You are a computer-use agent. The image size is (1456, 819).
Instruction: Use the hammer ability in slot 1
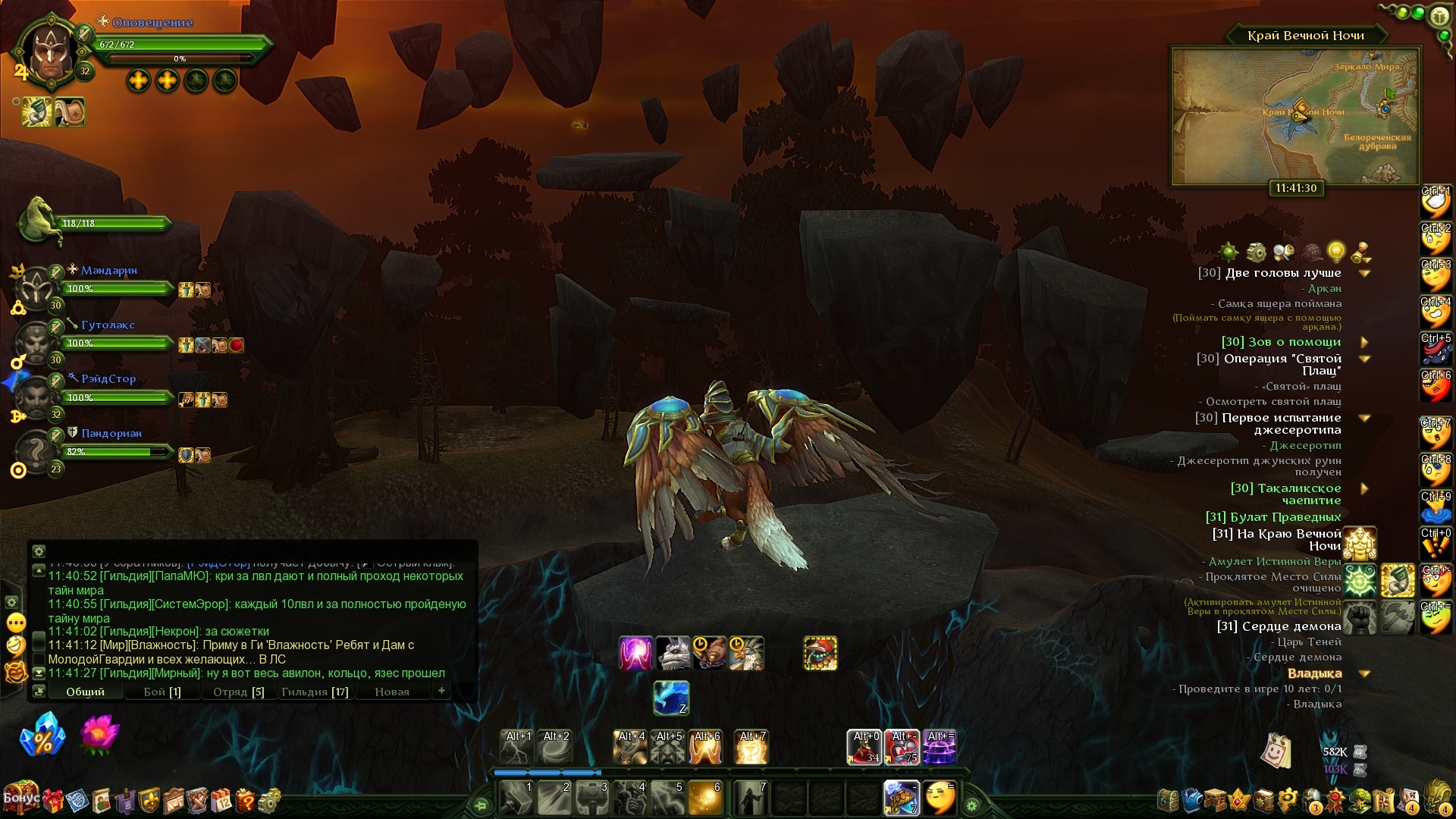pos(516,798)
